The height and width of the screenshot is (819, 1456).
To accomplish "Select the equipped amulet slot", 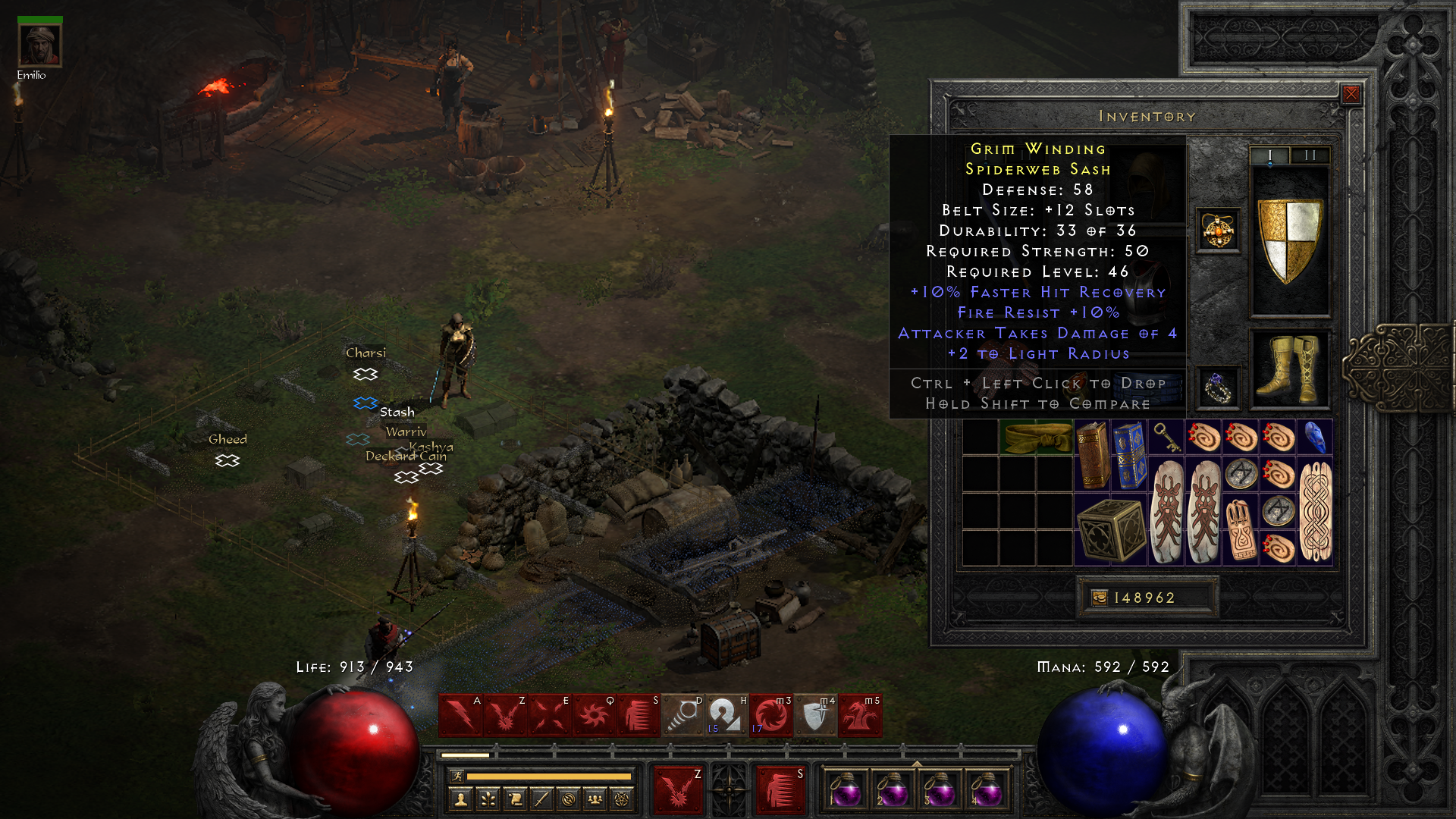I will (x=1218, y=231).
